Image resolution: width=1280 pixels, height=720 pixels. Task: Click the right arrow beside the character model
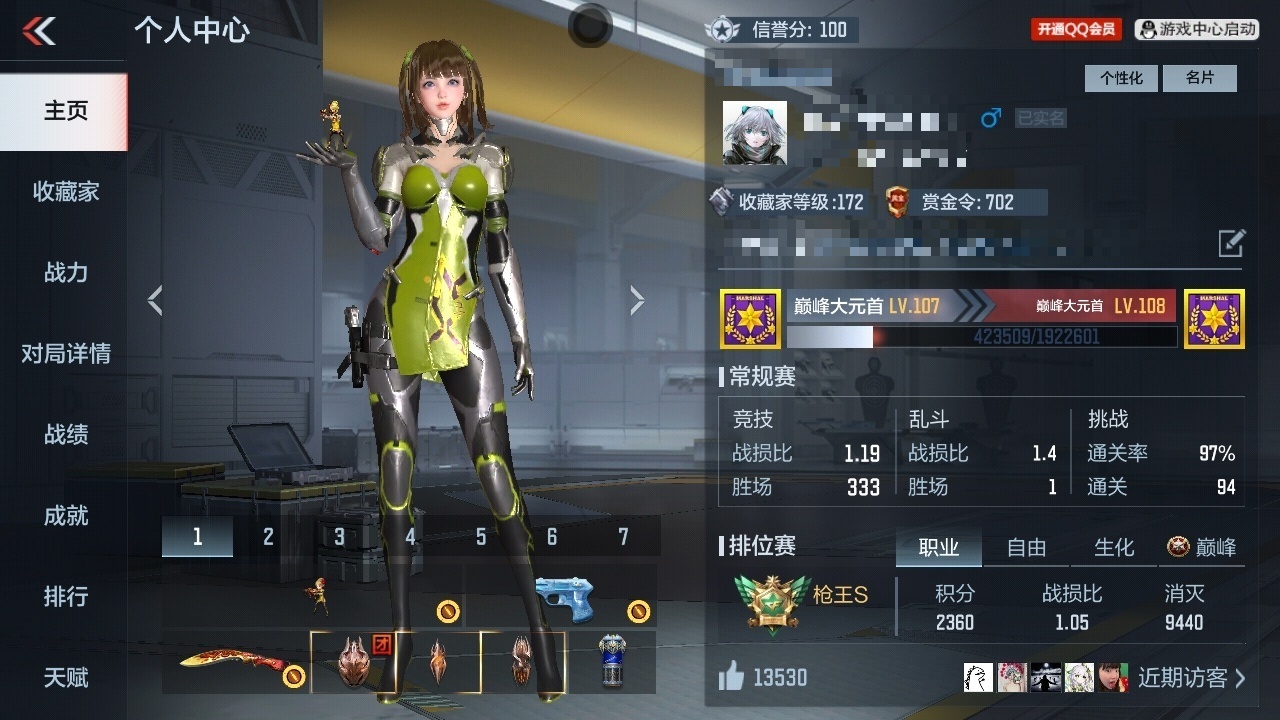pos(639,300)
